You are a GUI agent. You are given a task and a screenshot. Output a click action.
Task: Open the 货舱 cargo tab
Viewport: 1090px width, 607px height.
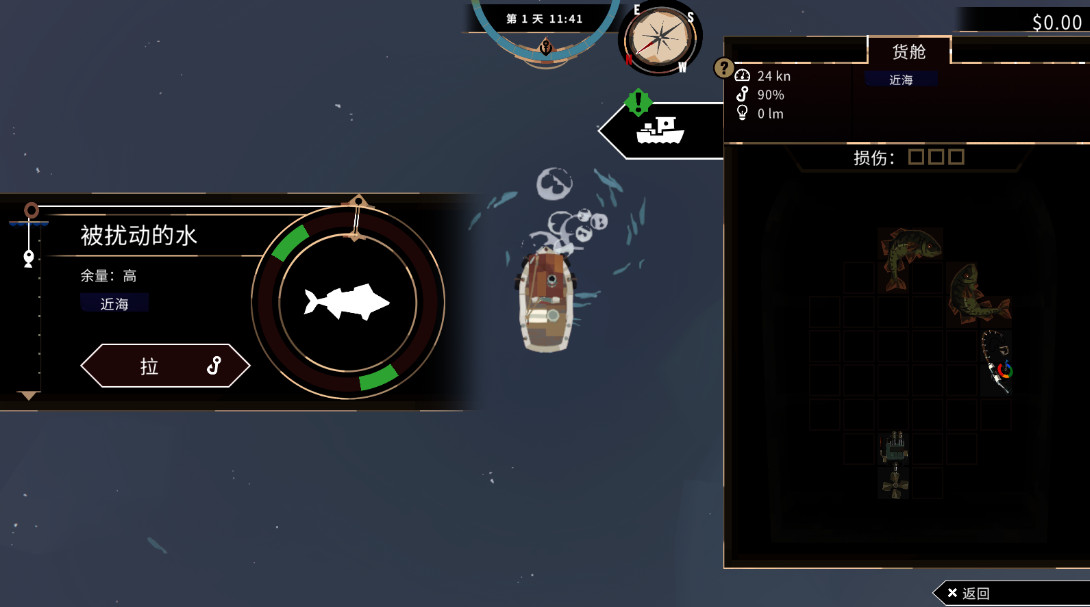pyautogui.click(x=908, y=51)
